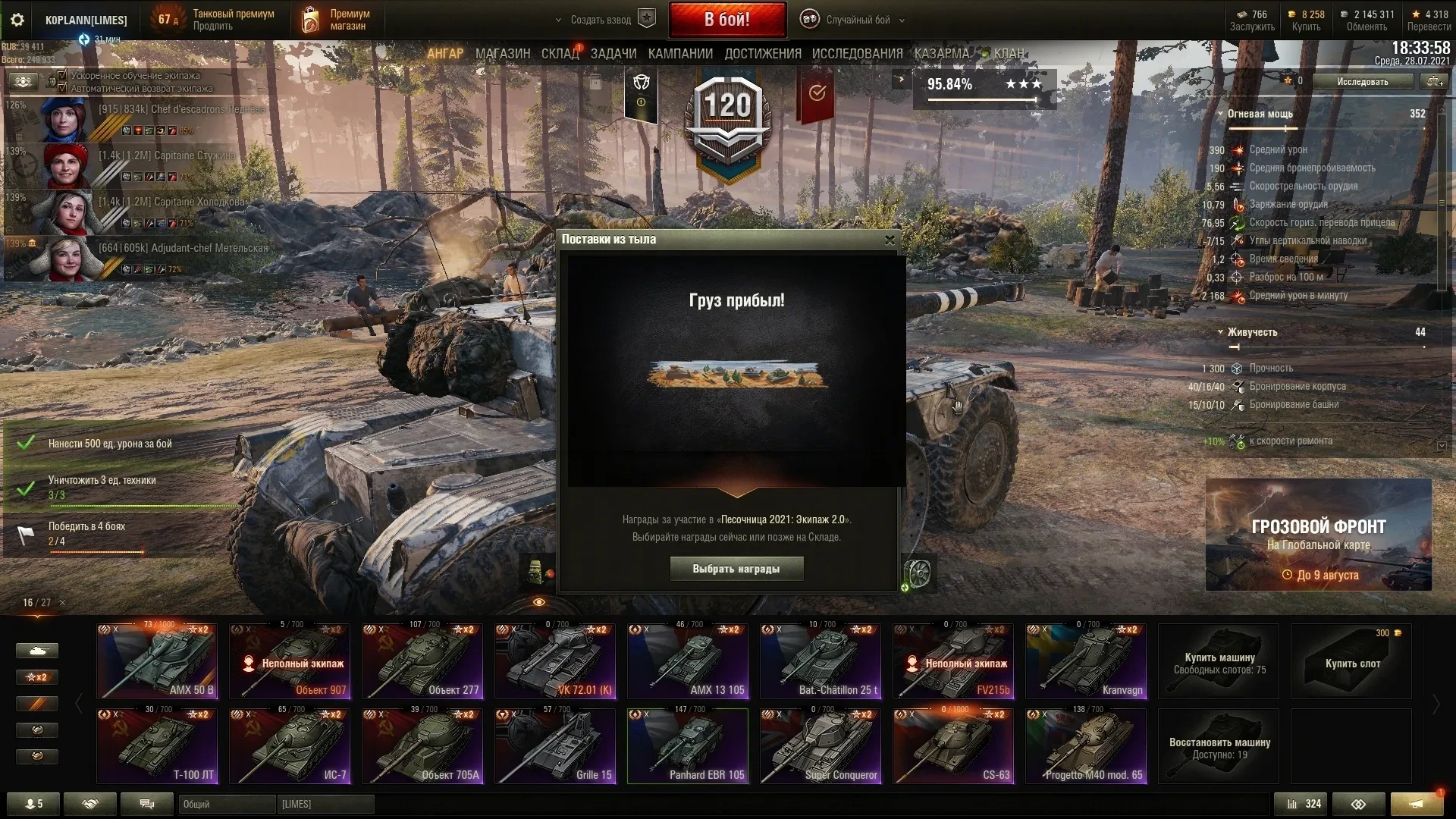
Task: Open the «КАЗАРМА» barracks tab
Action: click(941, 54)
